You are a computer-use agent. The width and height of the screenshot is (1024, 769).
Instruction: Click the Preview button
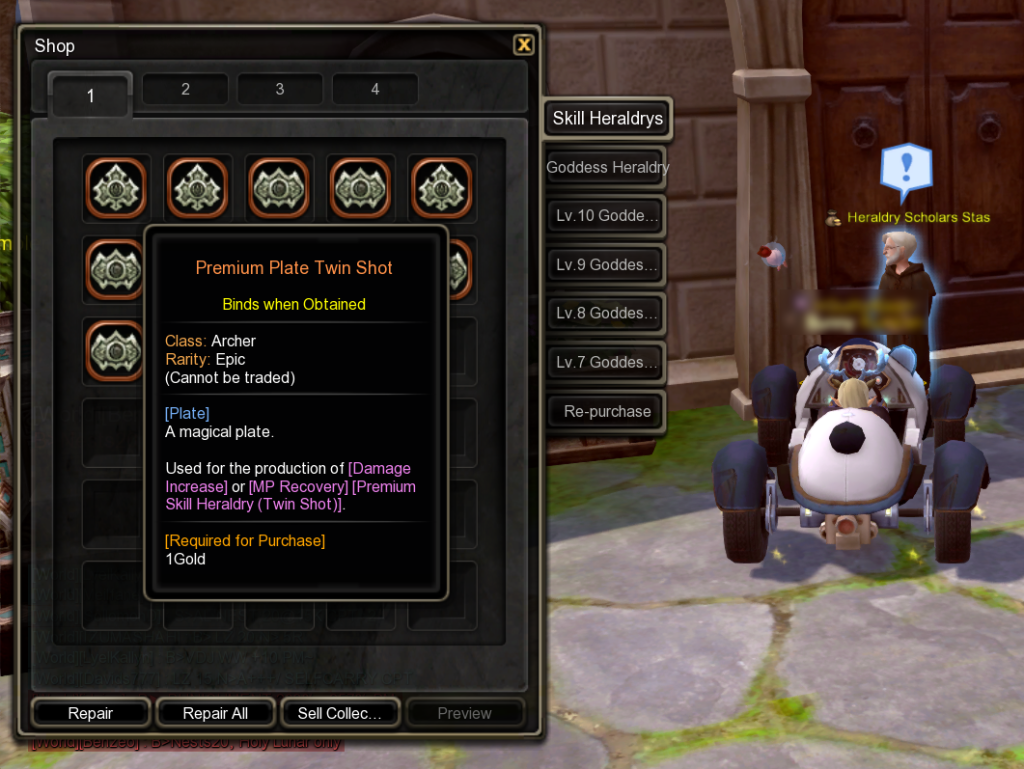point(464,713)
